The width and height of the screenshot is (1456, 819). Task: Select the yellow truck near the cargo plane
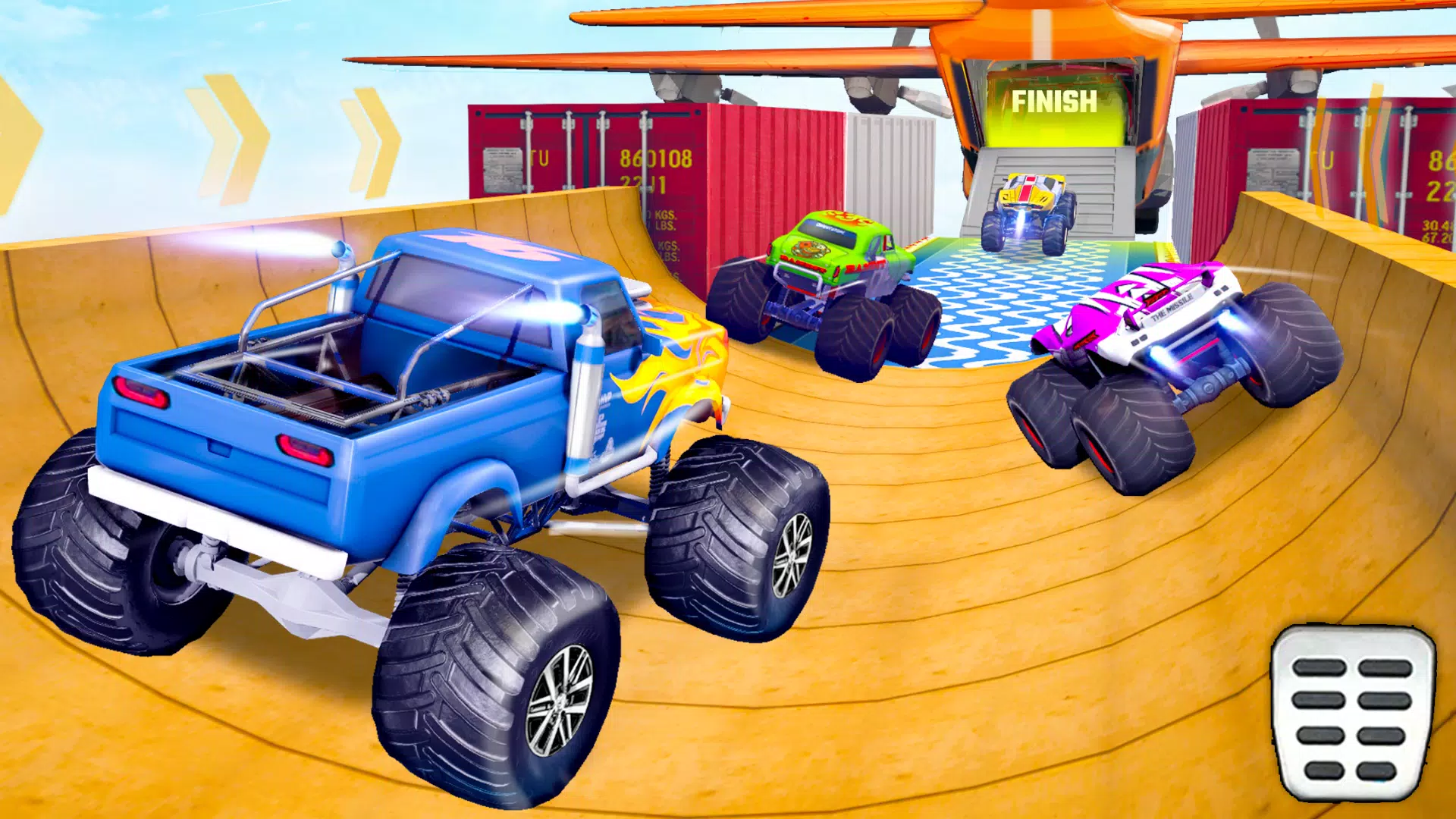(1028, 205)
